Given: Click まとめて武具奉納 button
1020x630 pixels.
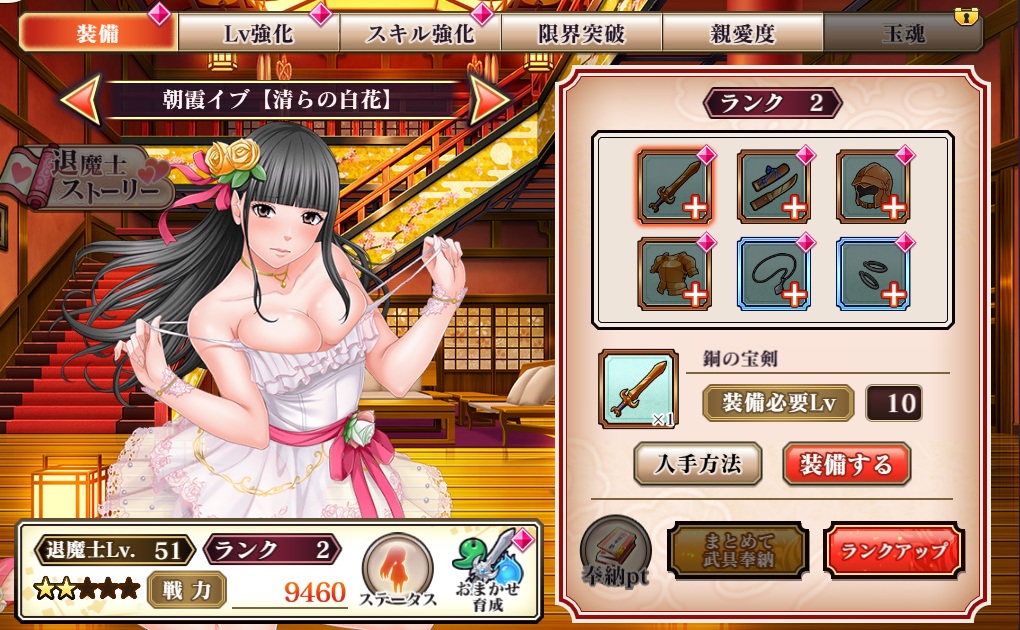Looking at the screenshot, I should coord(738,549).
